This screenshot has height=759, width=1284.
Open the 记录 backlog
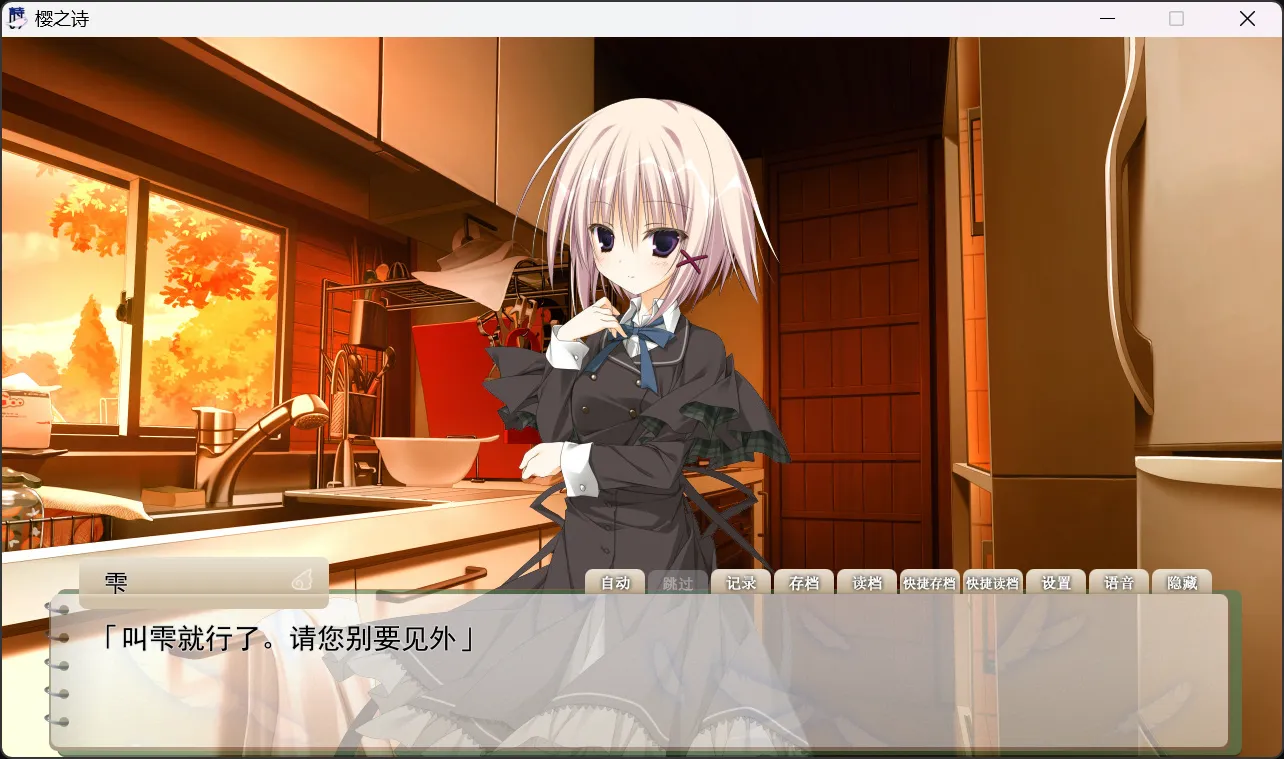[x=741, y=583]
